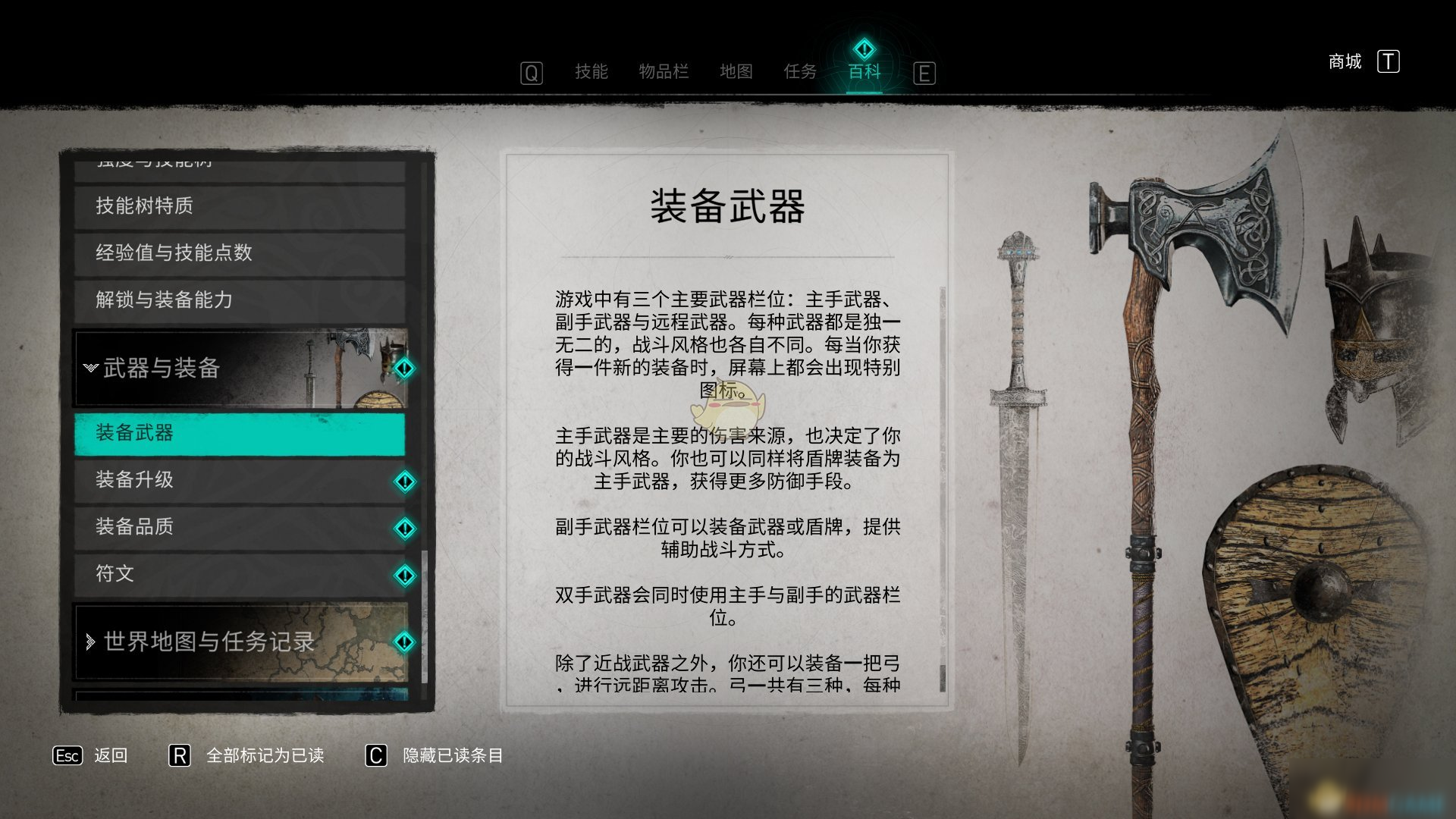1456x819 pixels.
Task: Click the Q key icon left of the tabs
Action: (531, 73)
